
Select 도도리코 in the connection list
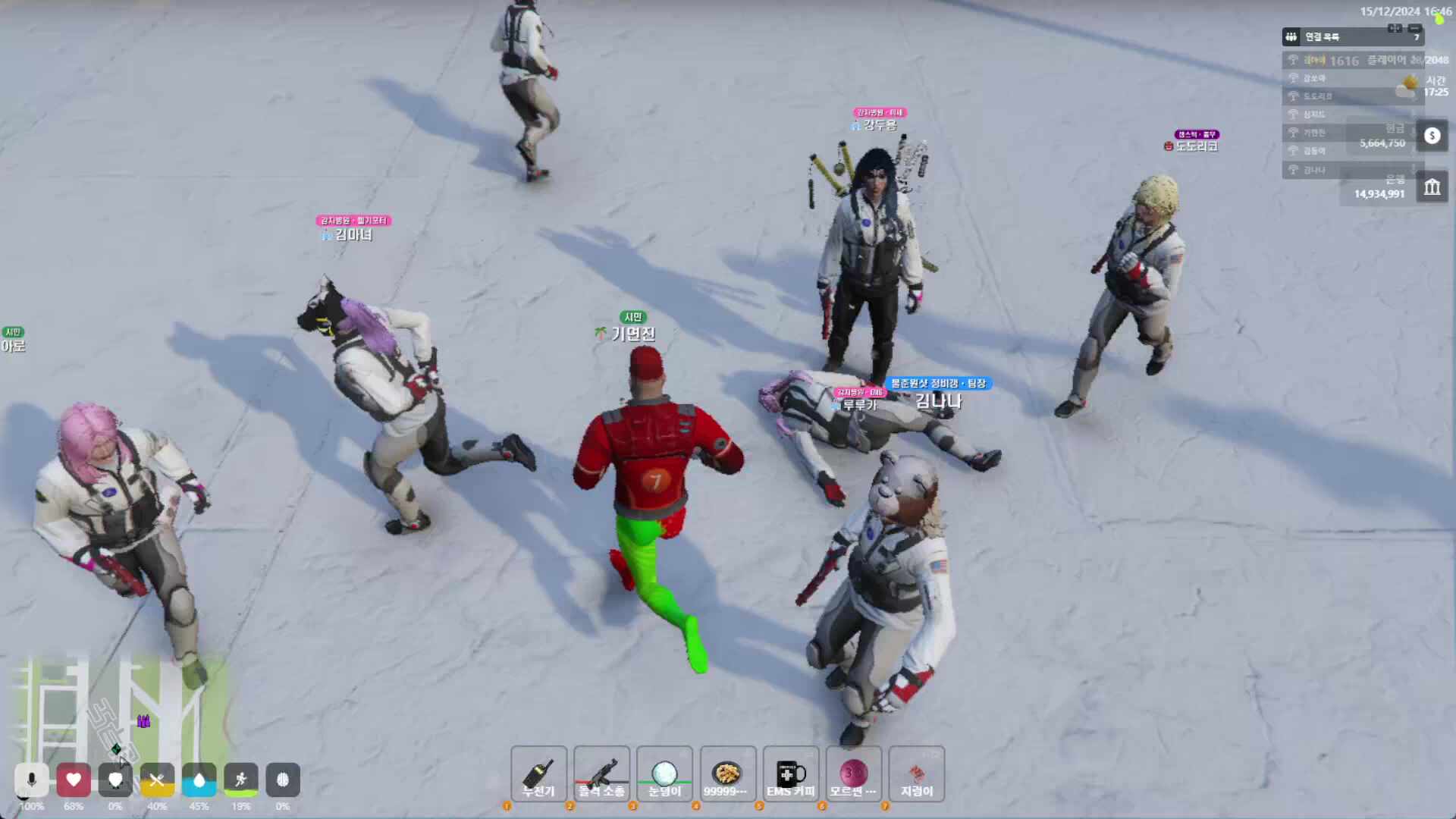(1318, 96)
